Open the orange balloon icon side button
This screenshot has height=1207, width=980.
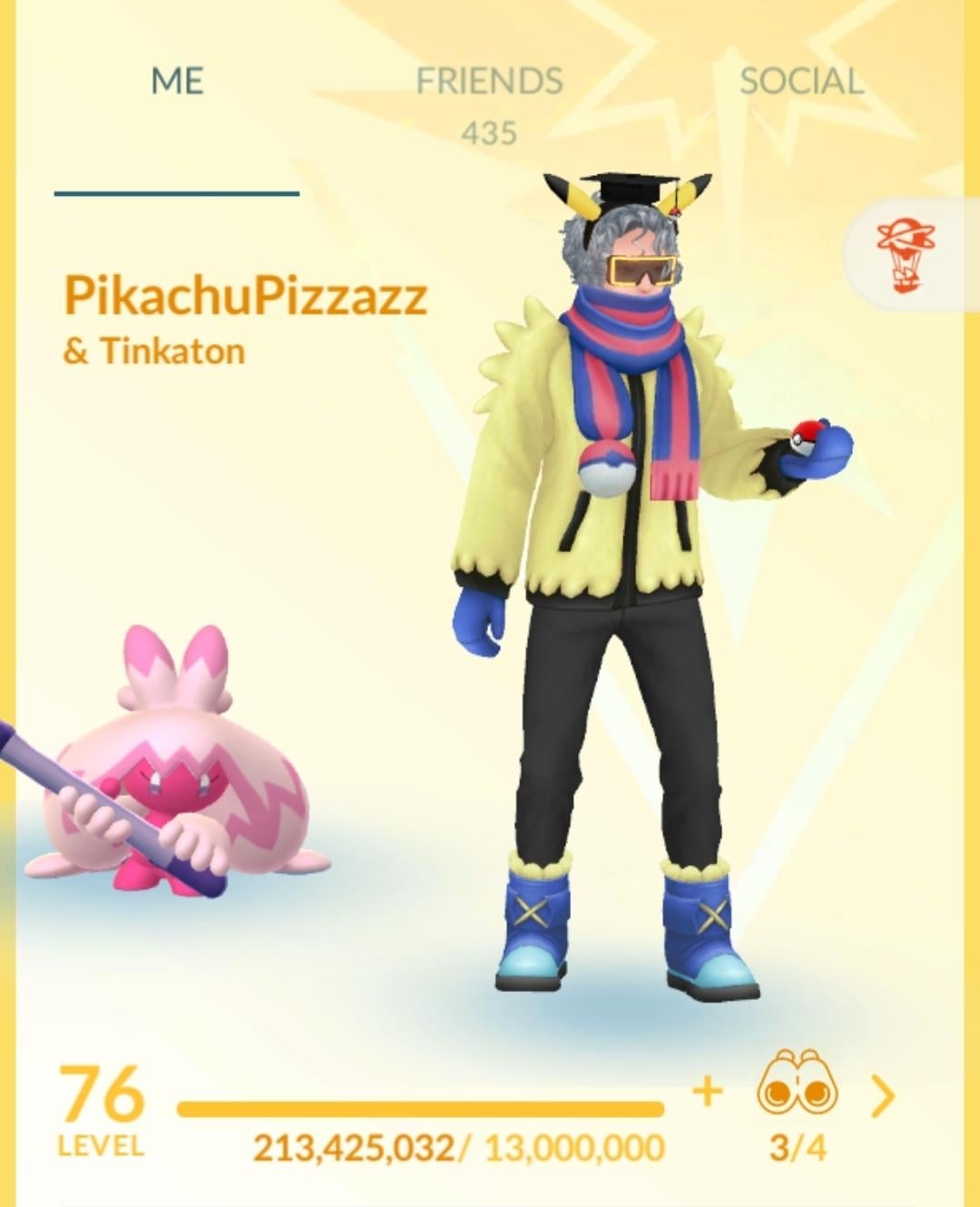pyautogui.click(x=907, y=254)
